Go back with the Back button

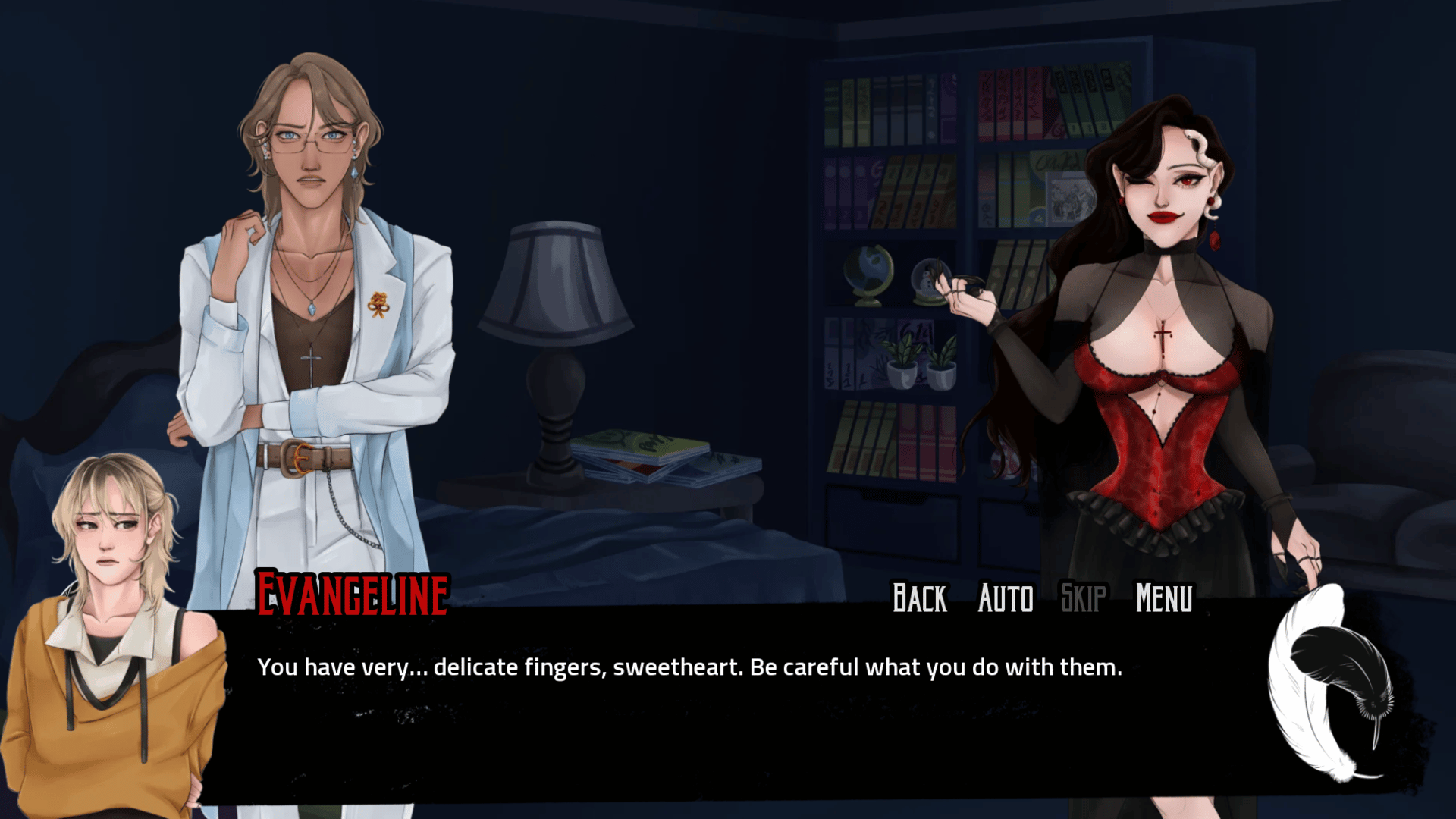coord(919,598)
